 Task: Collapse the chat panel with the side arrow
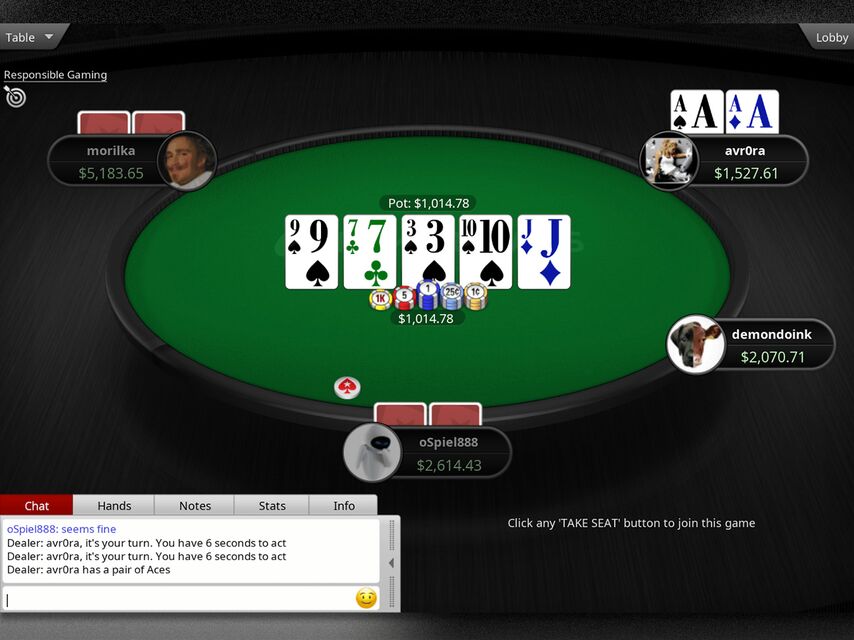tap(391, 563)
